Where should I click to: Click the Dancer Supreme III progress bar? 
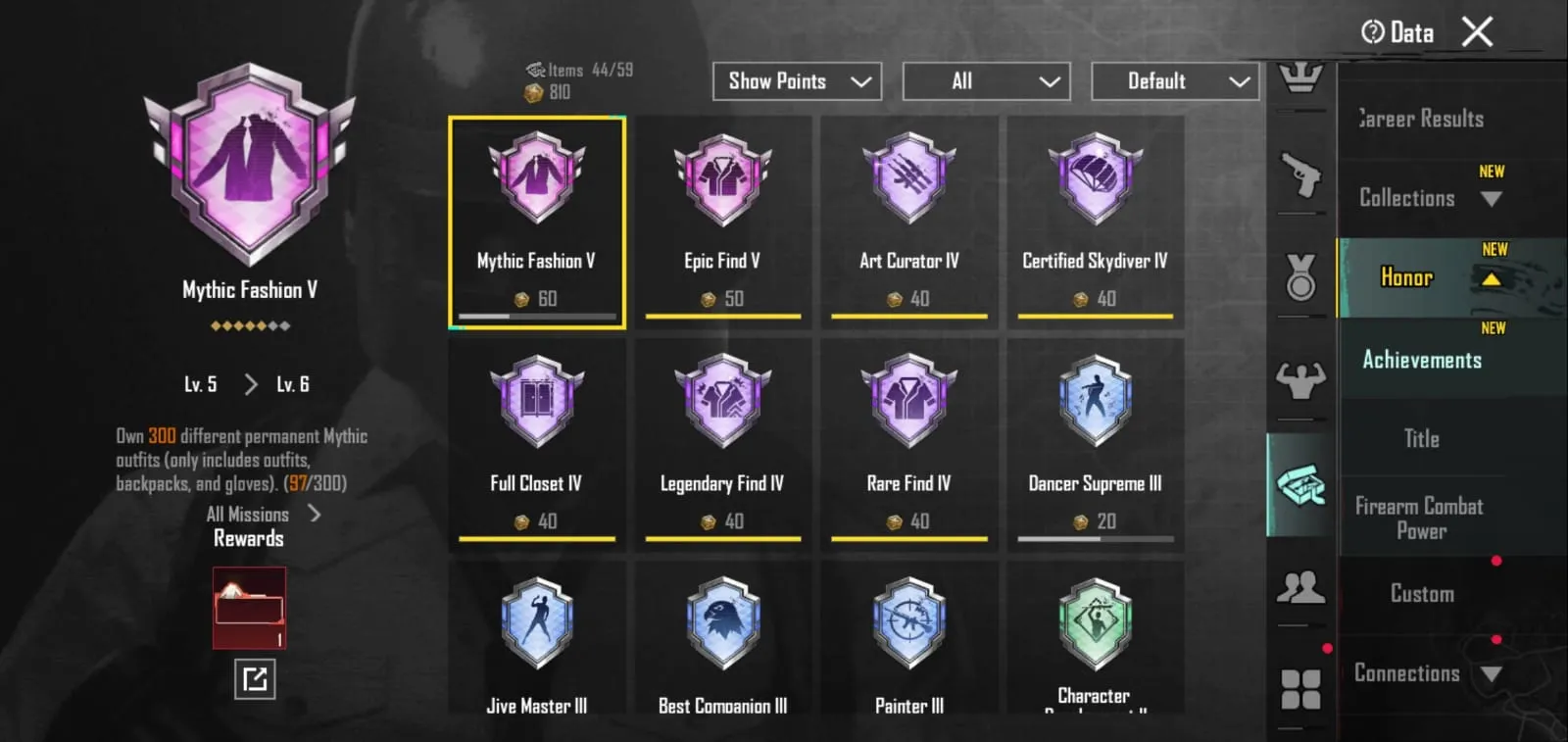[1095, 538]
